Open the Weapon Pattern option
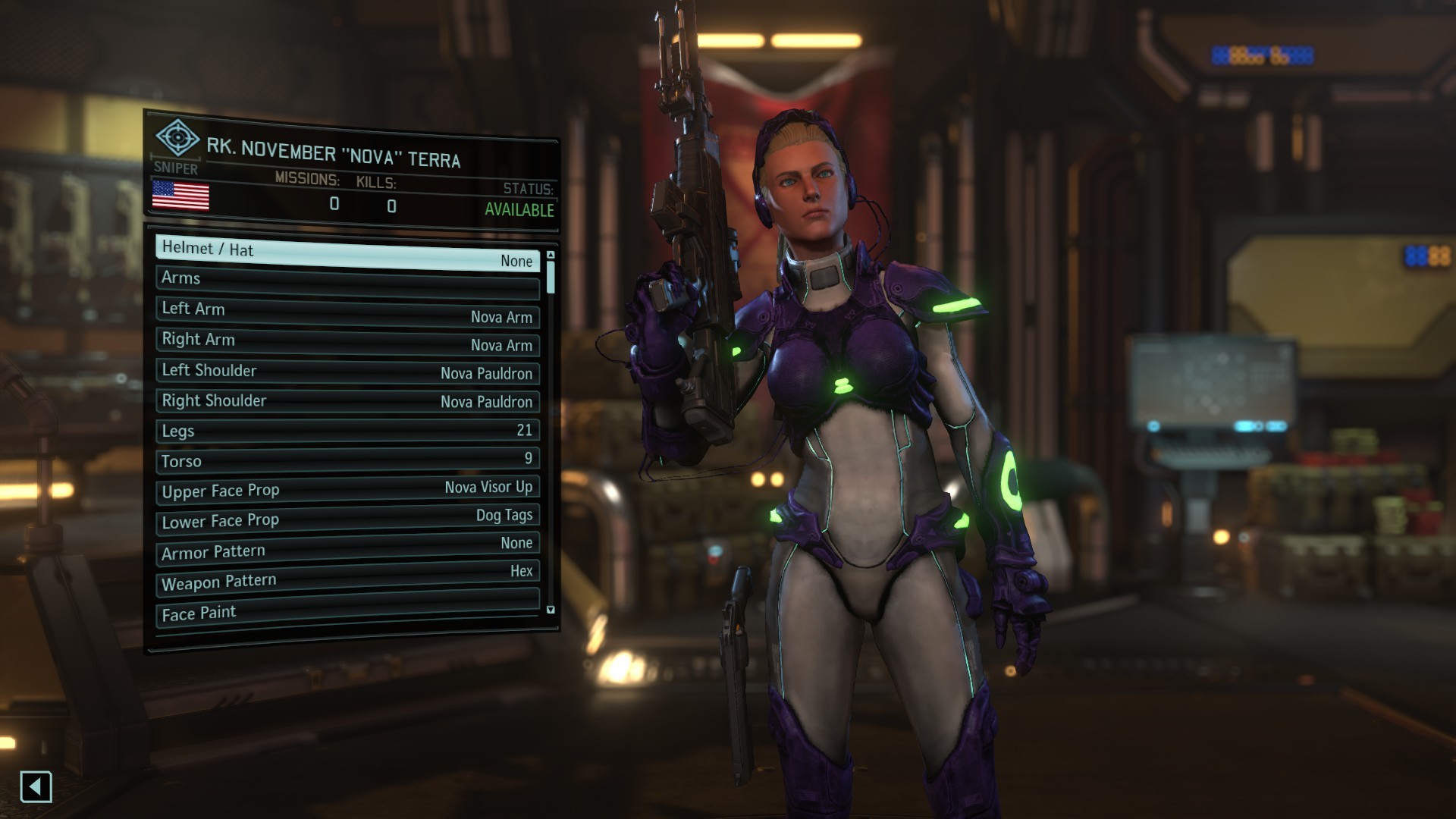The width and height of the screenshot is (1456, 819). pos(347,578)
